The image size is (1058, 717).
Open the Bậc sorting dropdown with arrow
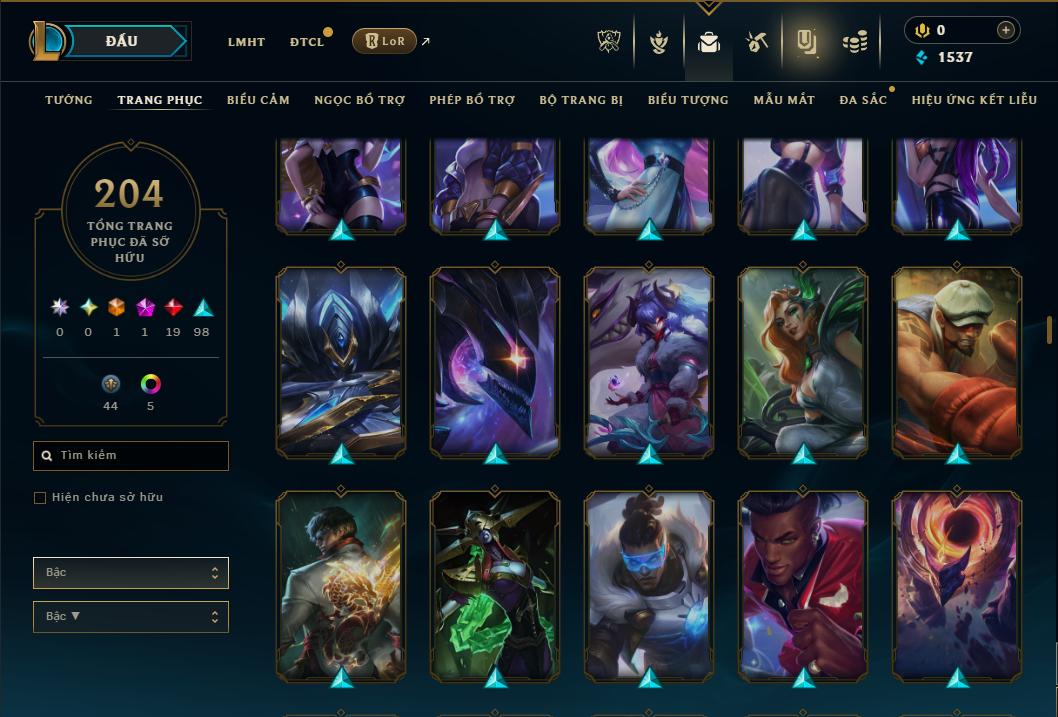[x=131, y=616]
